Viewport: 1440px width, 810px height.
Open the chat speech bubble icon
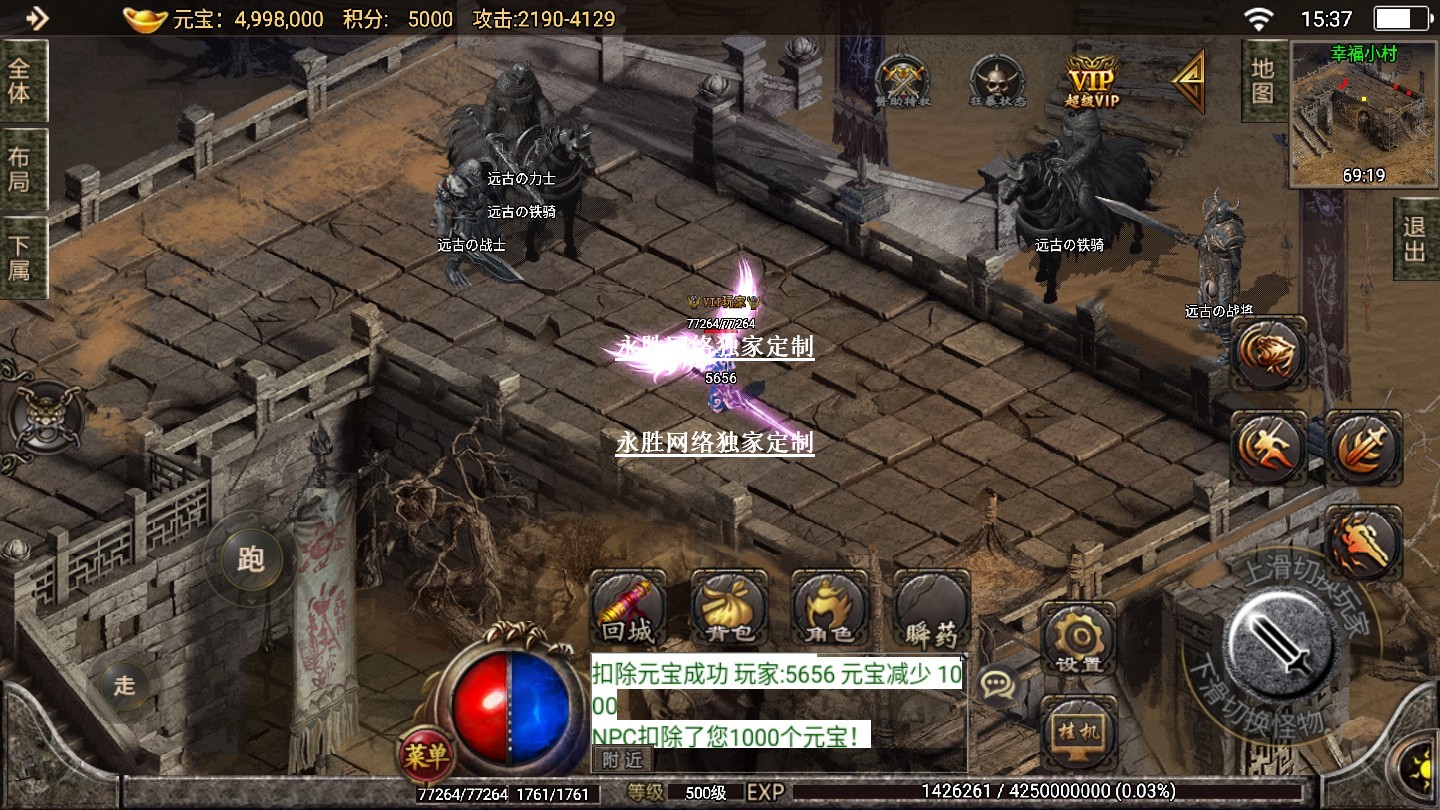997,684
